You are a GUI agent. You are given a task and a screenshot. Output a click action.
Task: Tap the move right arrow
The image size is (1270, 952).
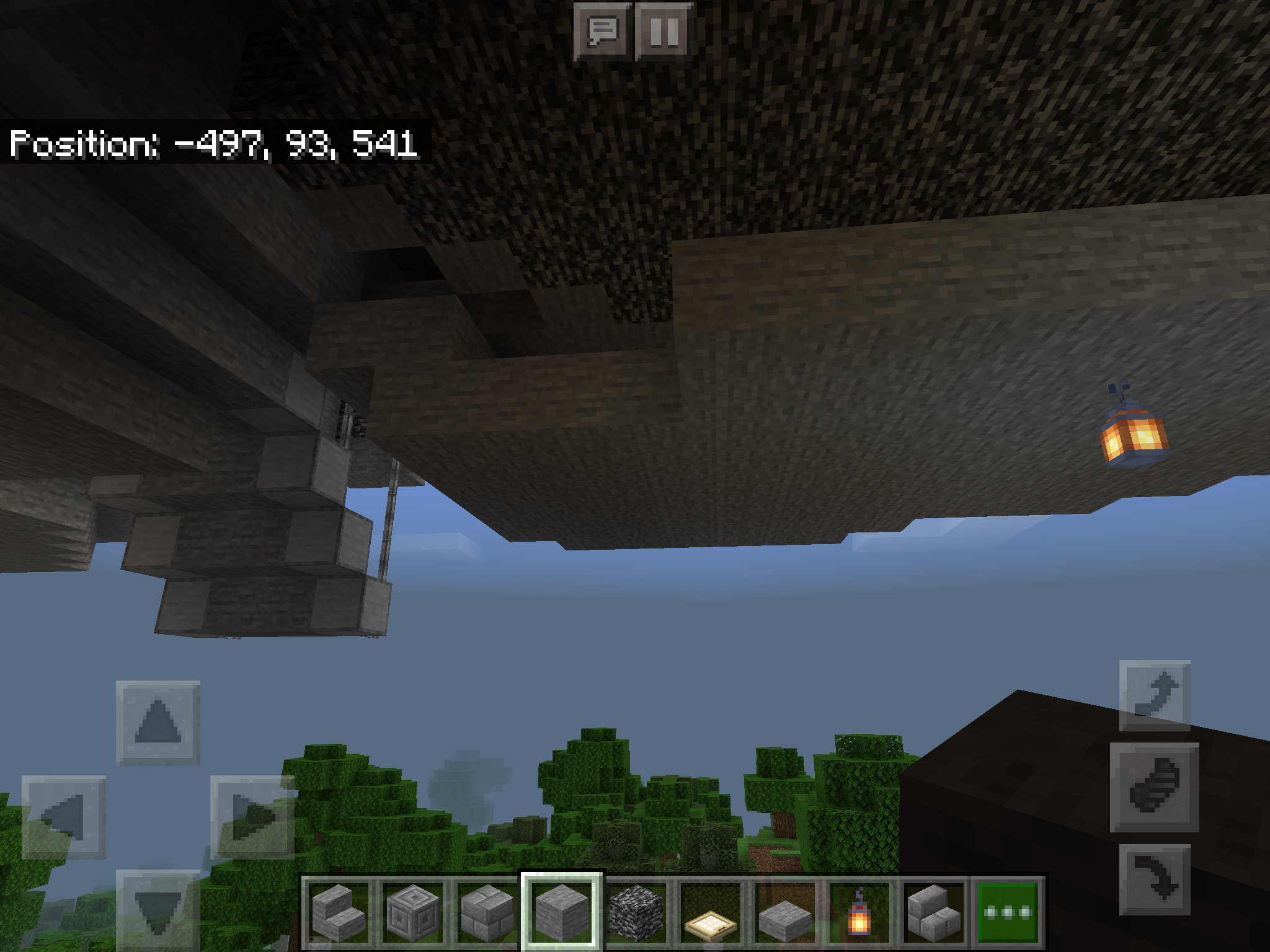(252, 817)
